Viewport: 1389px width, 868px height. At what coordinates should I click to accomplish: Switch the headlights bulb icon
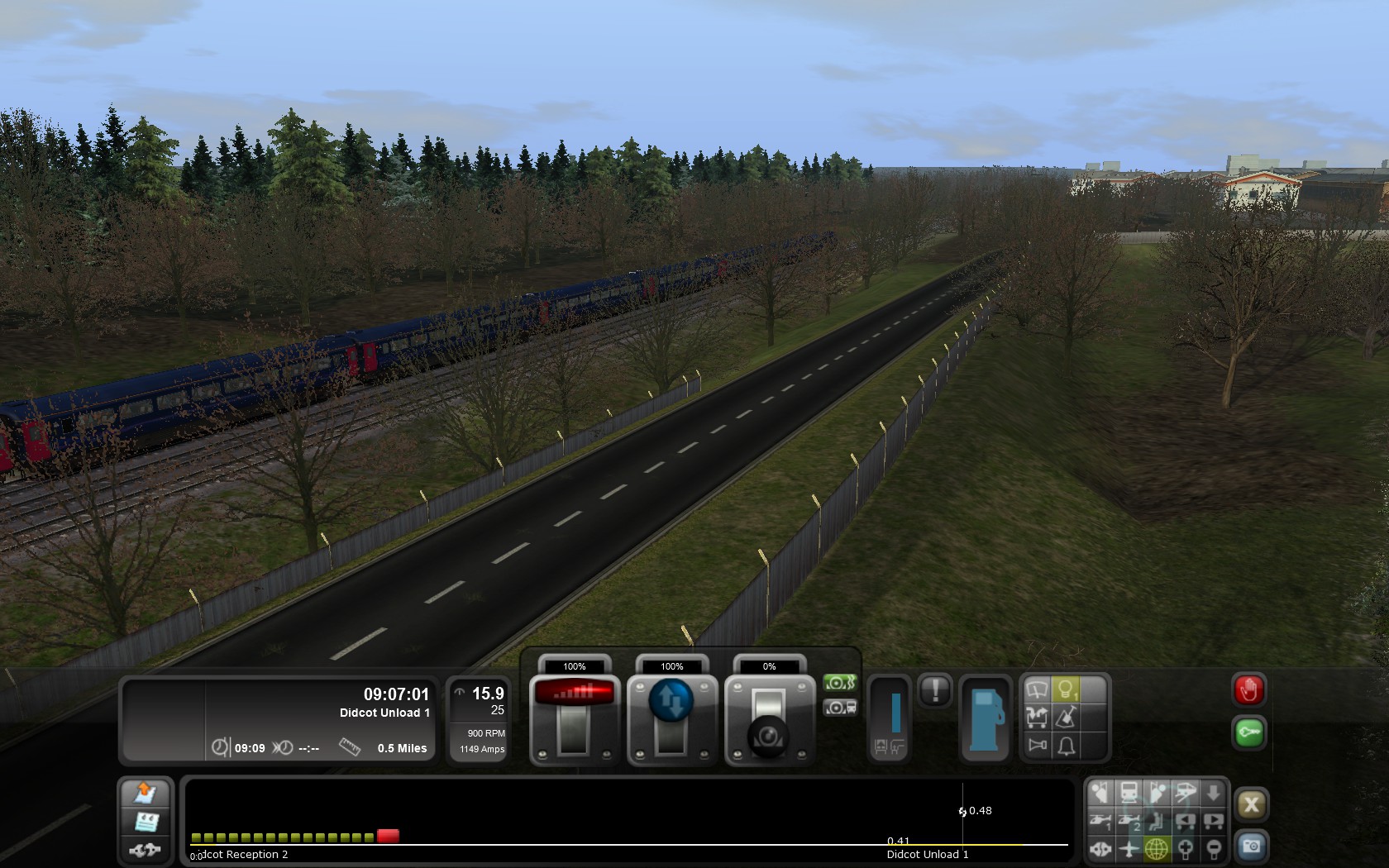tap(1067, 689)
